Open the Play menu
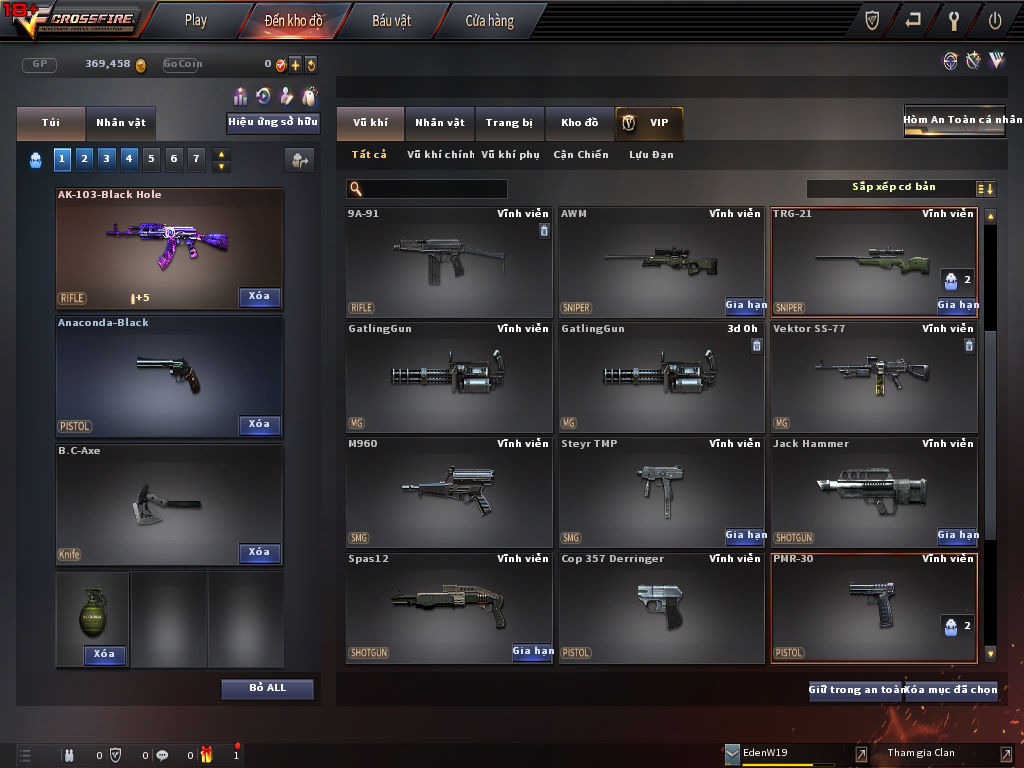The width and height of the screenshot is (1024, 768). pyautogui.click(x=196, y=20)
